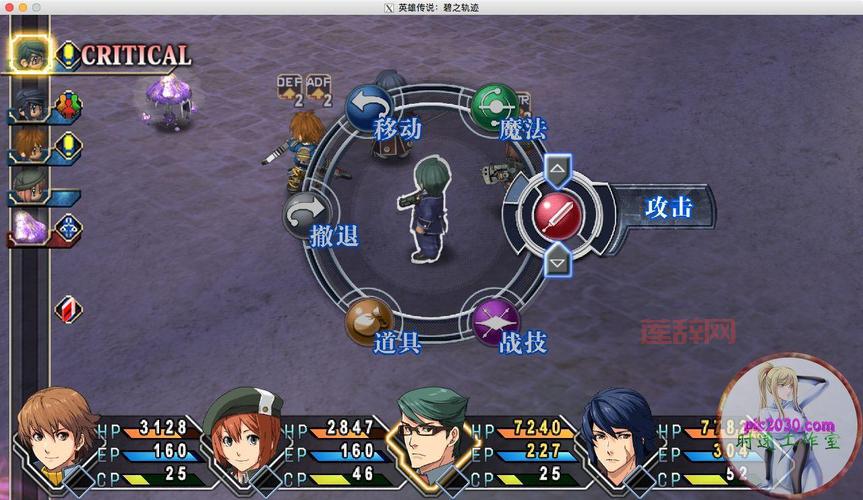
Task: Choose the 撤退 (Retreat) command
Action: click(305, 214)
